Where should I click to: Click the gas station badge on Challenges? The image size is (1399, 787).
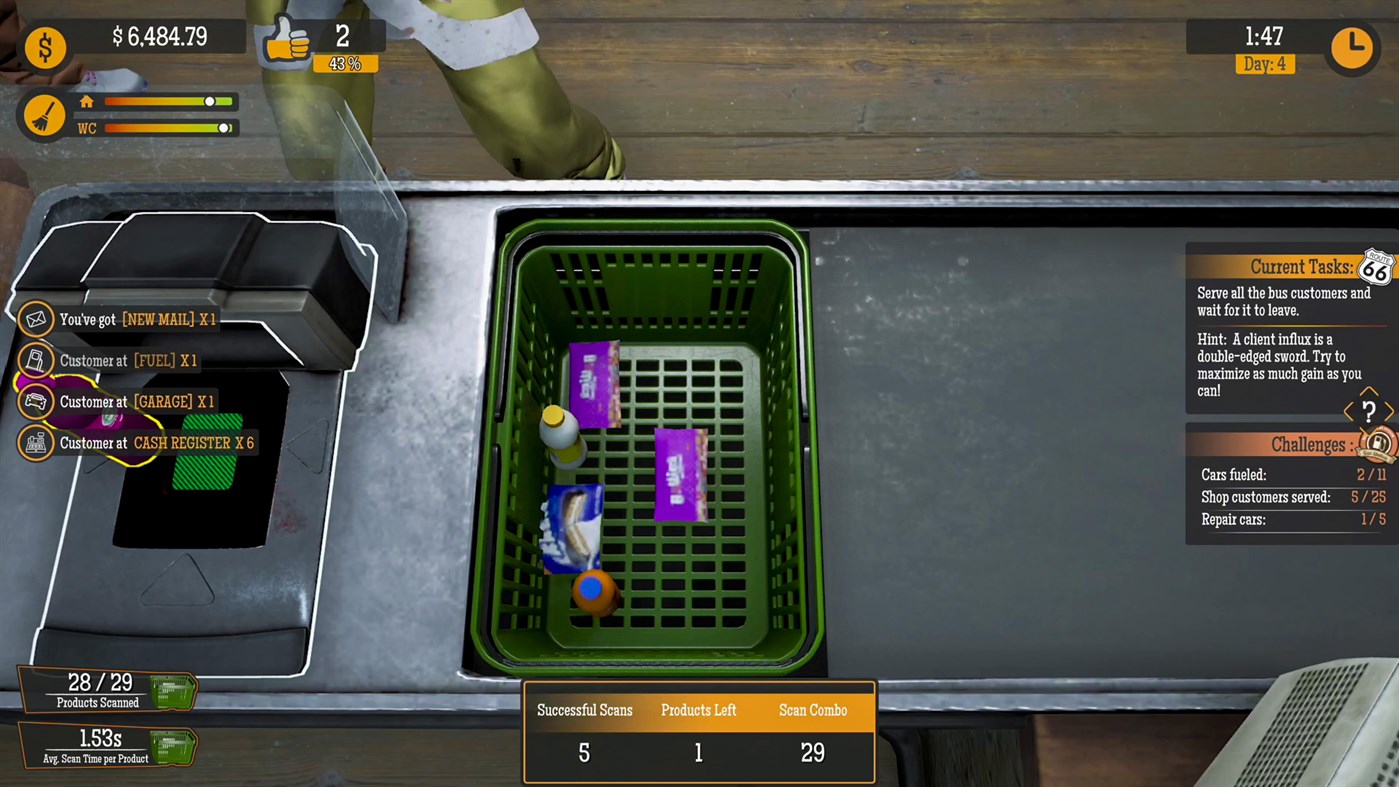1379,445
